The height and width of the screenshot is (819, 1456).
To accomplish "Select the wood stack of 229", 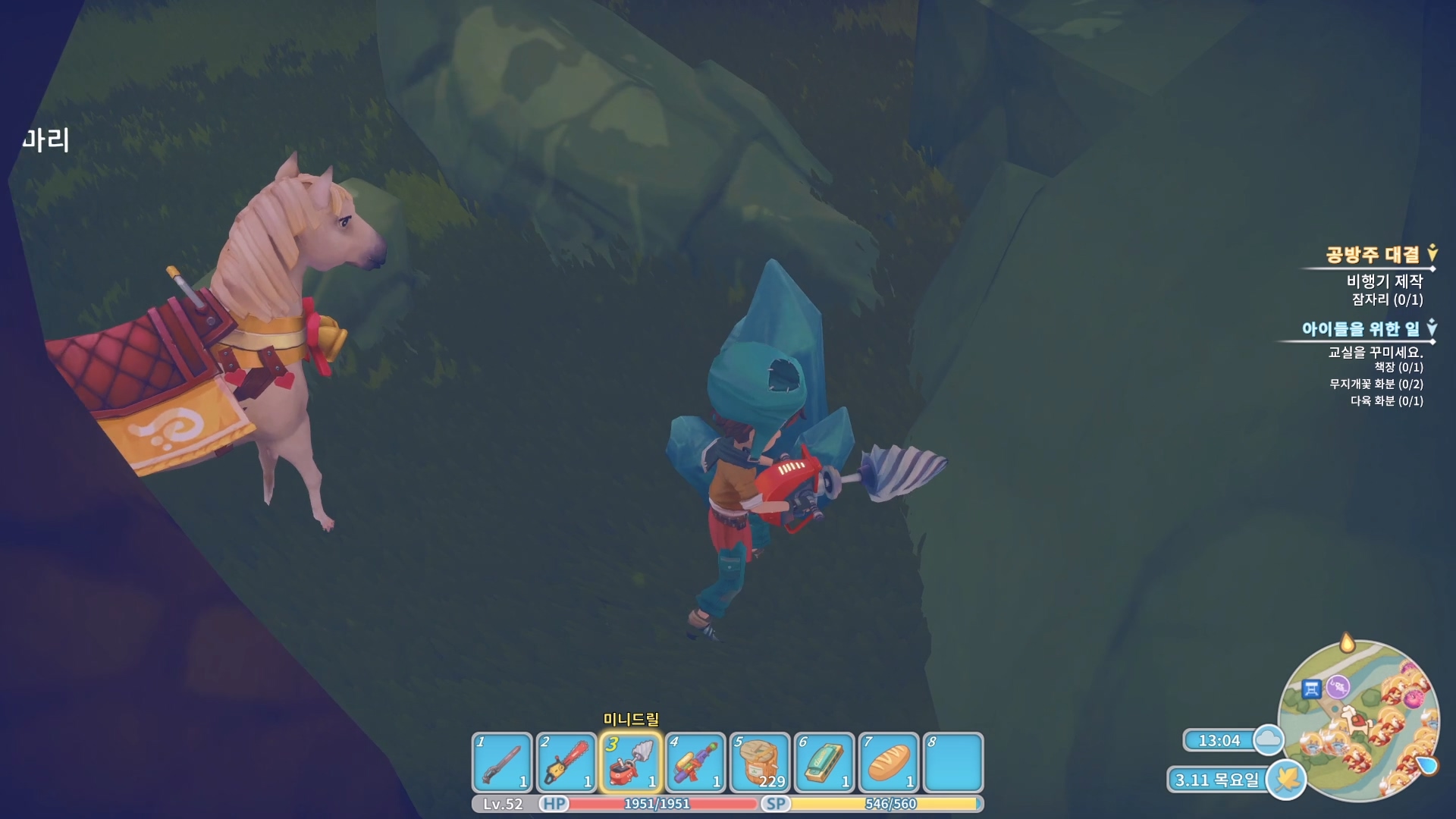I will pyautogui.click(x=760, y=762).
